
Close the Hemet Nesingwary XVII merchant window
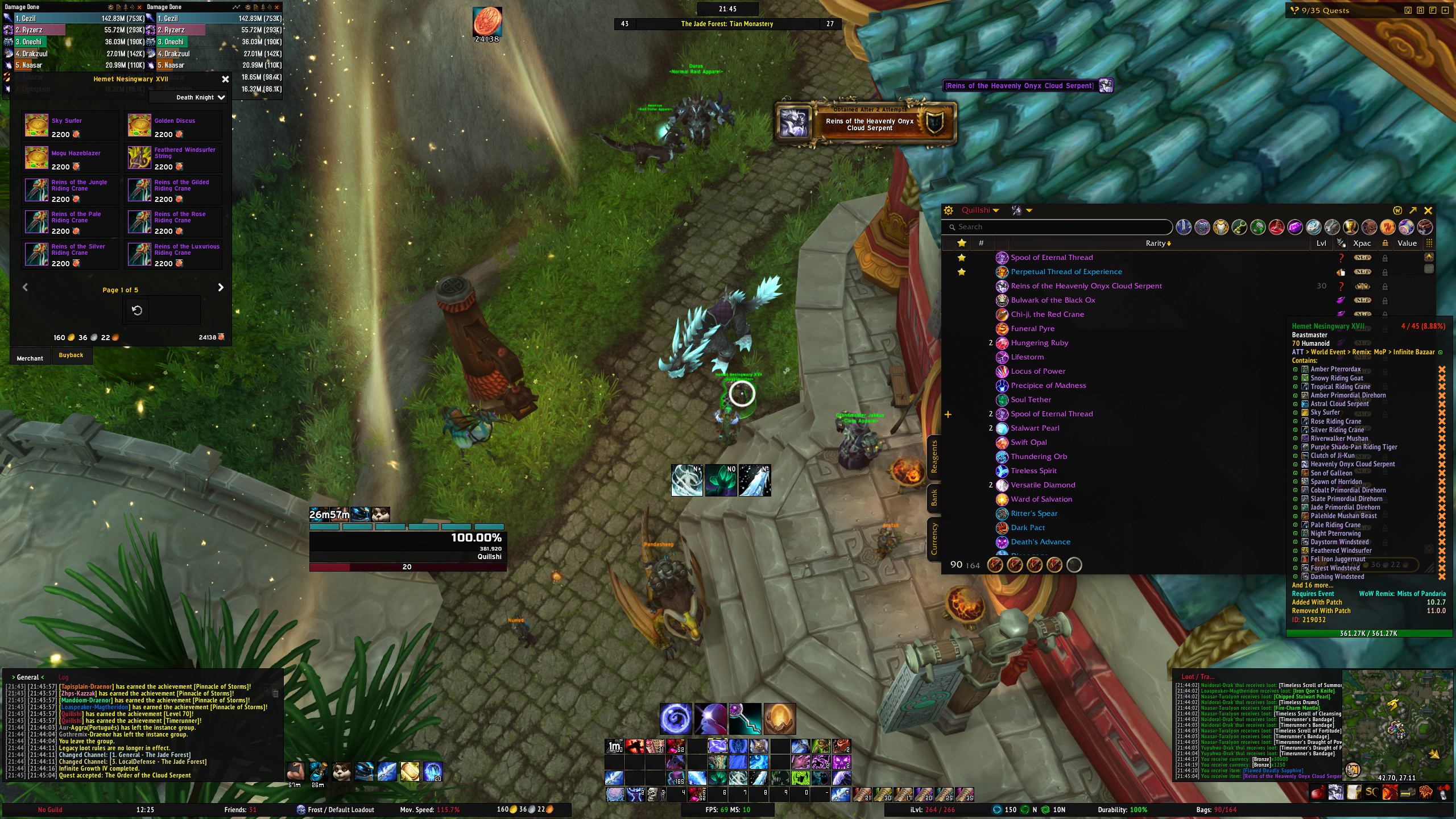[x=225, y=80]
